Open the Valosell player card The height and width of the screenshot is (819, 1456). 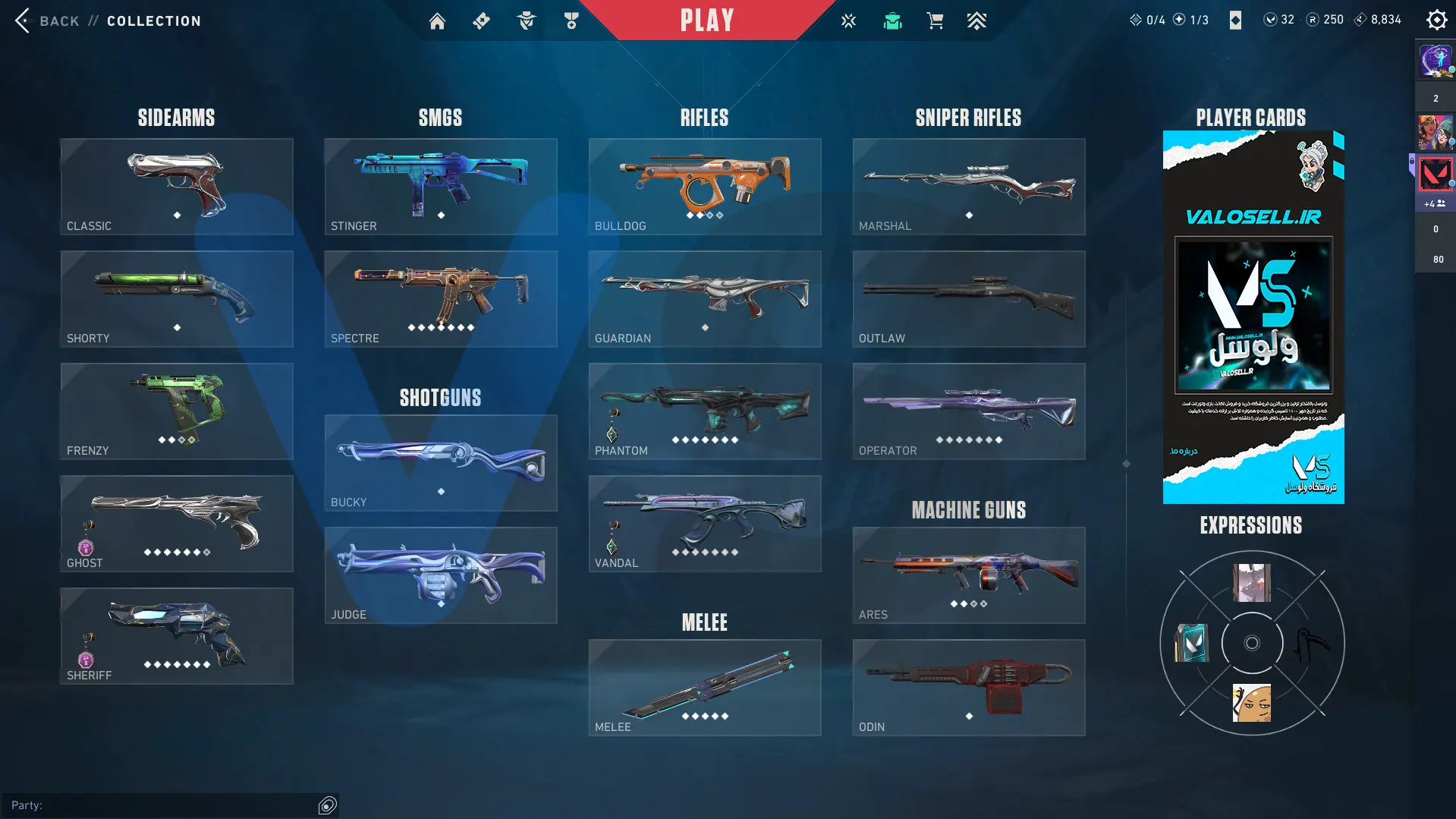tap(1253, 317)
